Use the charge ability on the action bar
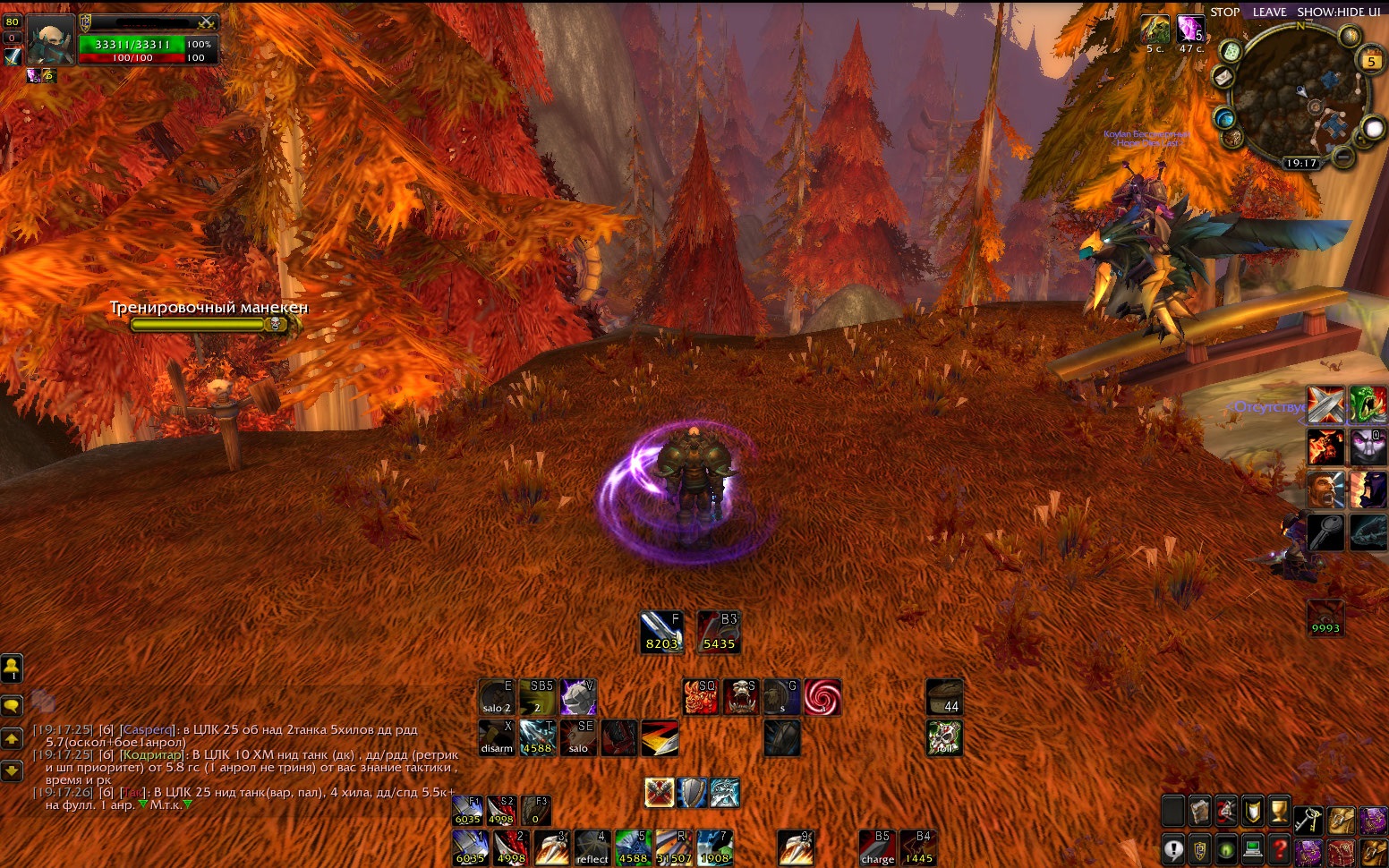The height and width of the screenshot is (868, 1389). (877, 847)
